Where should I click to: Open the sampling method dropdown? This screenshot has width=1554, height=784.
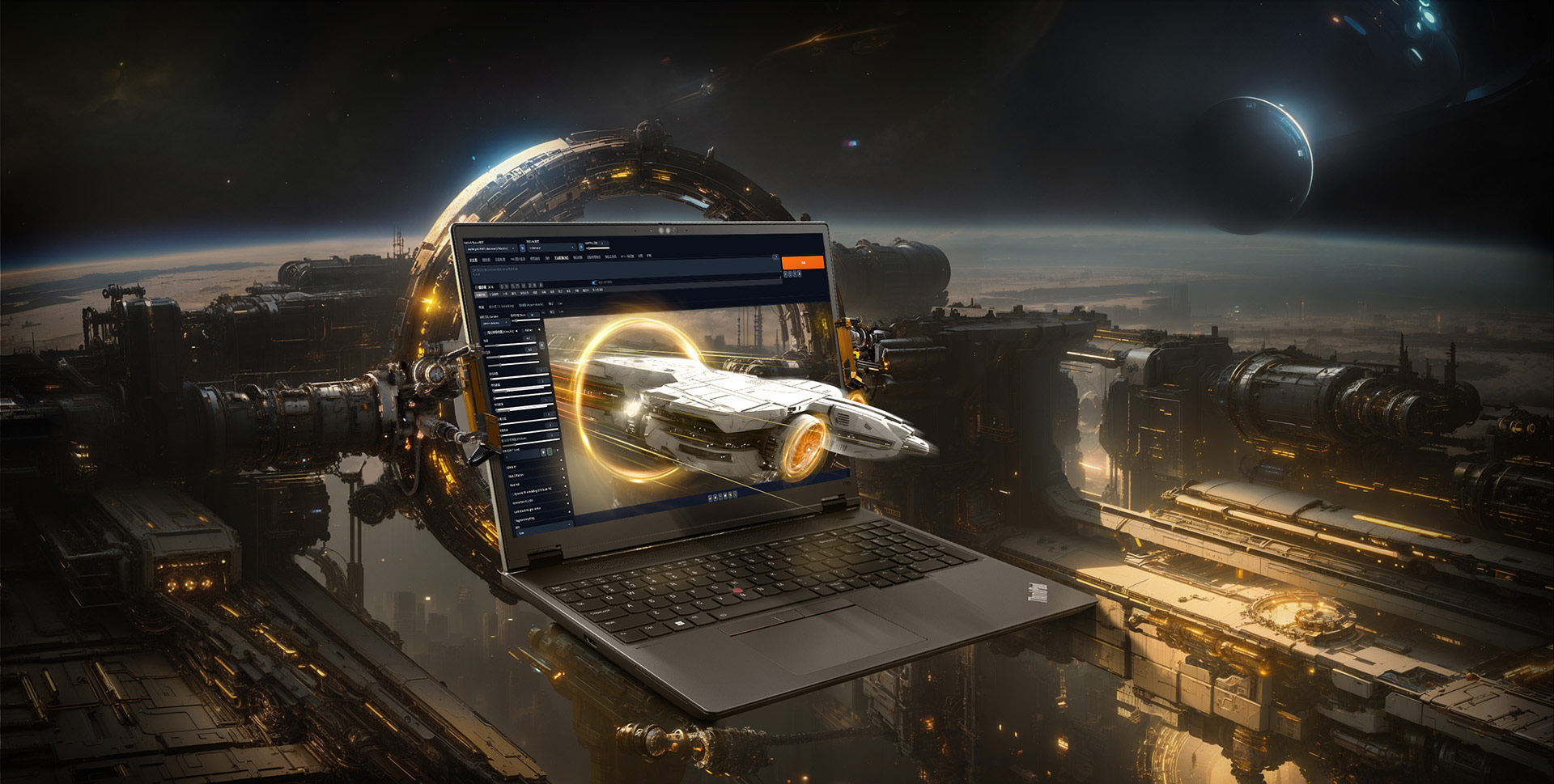click(496, 323)
